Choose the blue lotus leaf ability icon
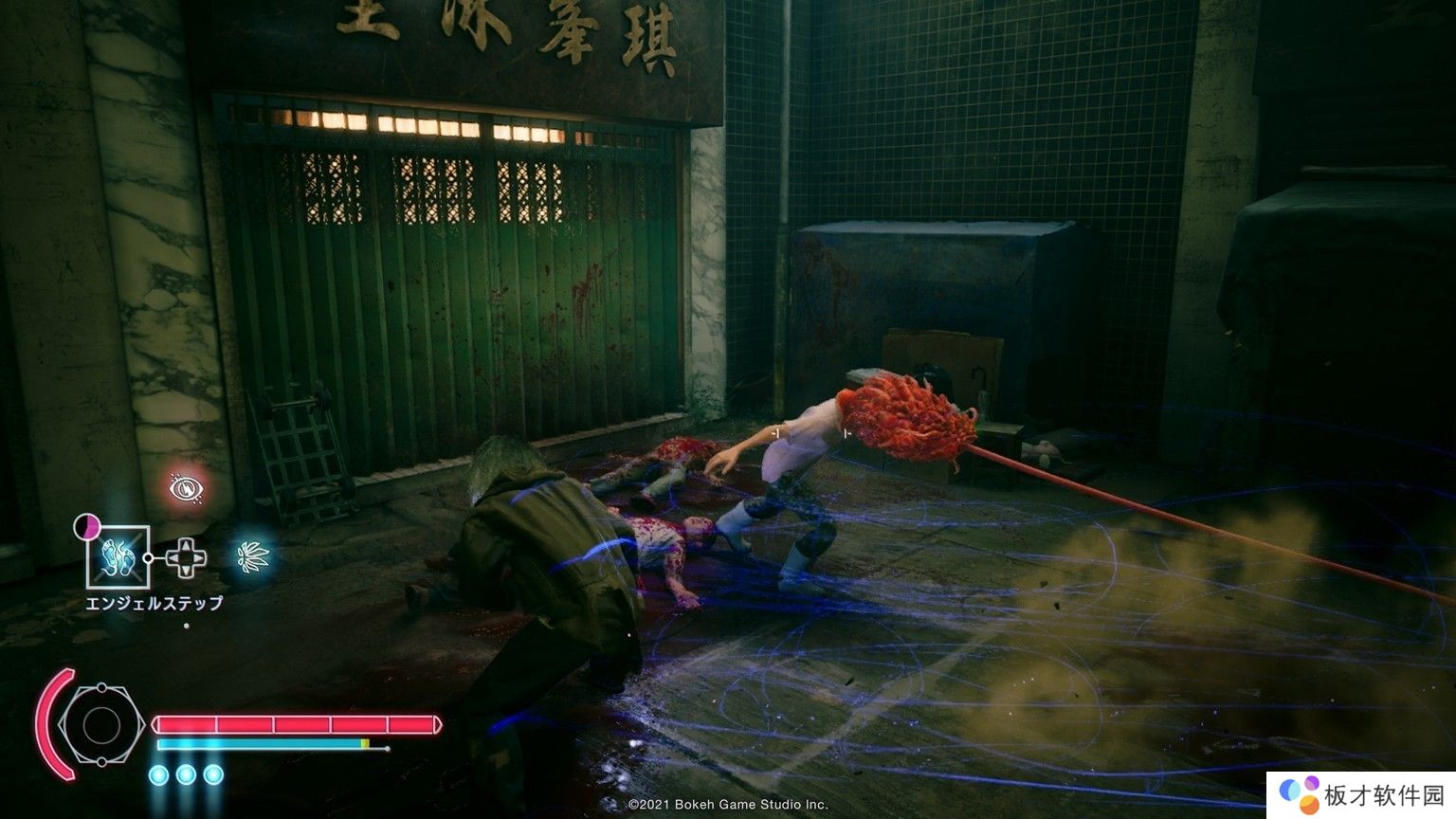The image size is (1456, 819). pos(252,556)
